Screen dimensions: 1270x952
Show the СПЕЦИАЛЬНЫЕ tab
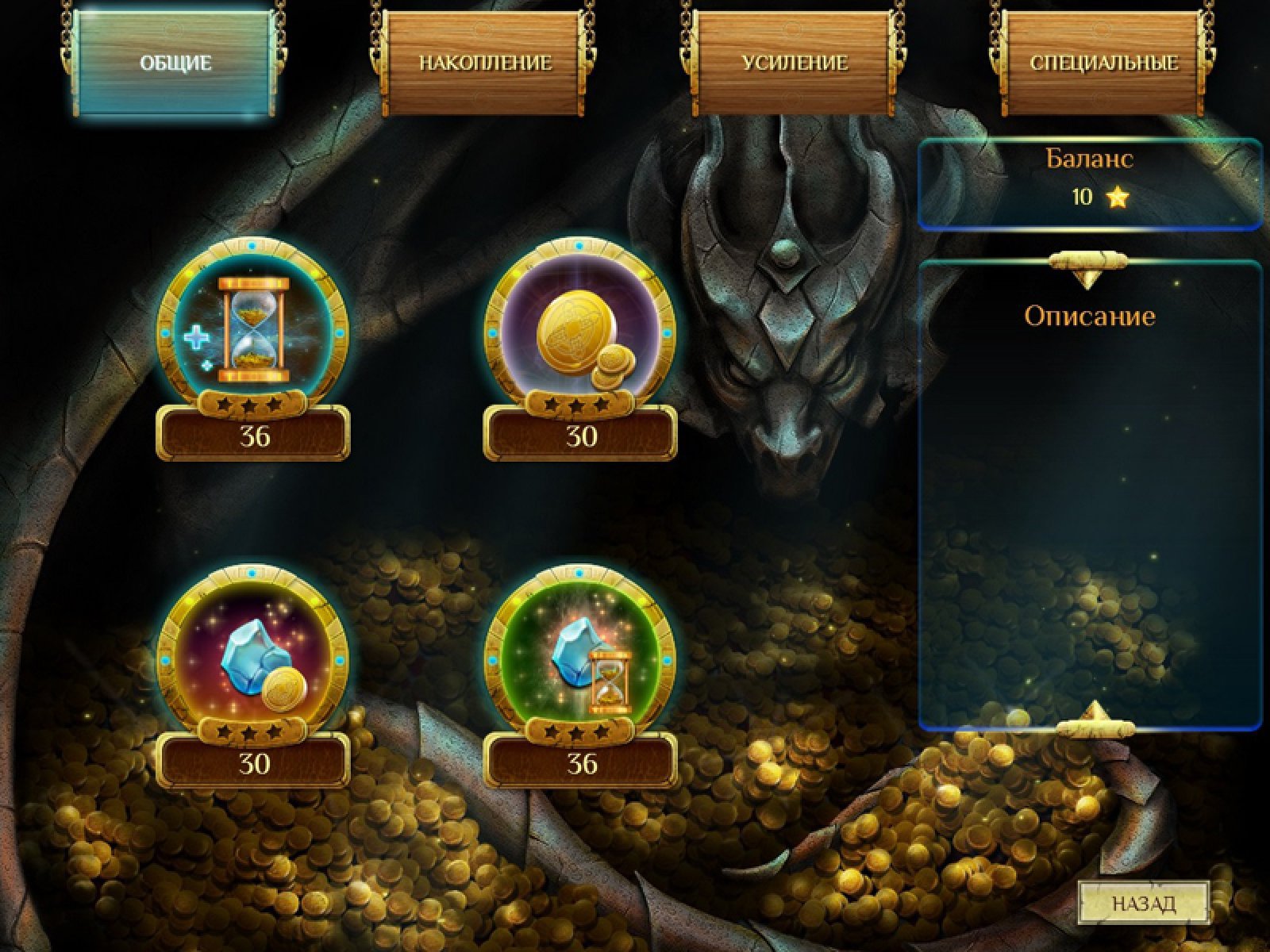pyautogui.click(x=1103, y=63)
